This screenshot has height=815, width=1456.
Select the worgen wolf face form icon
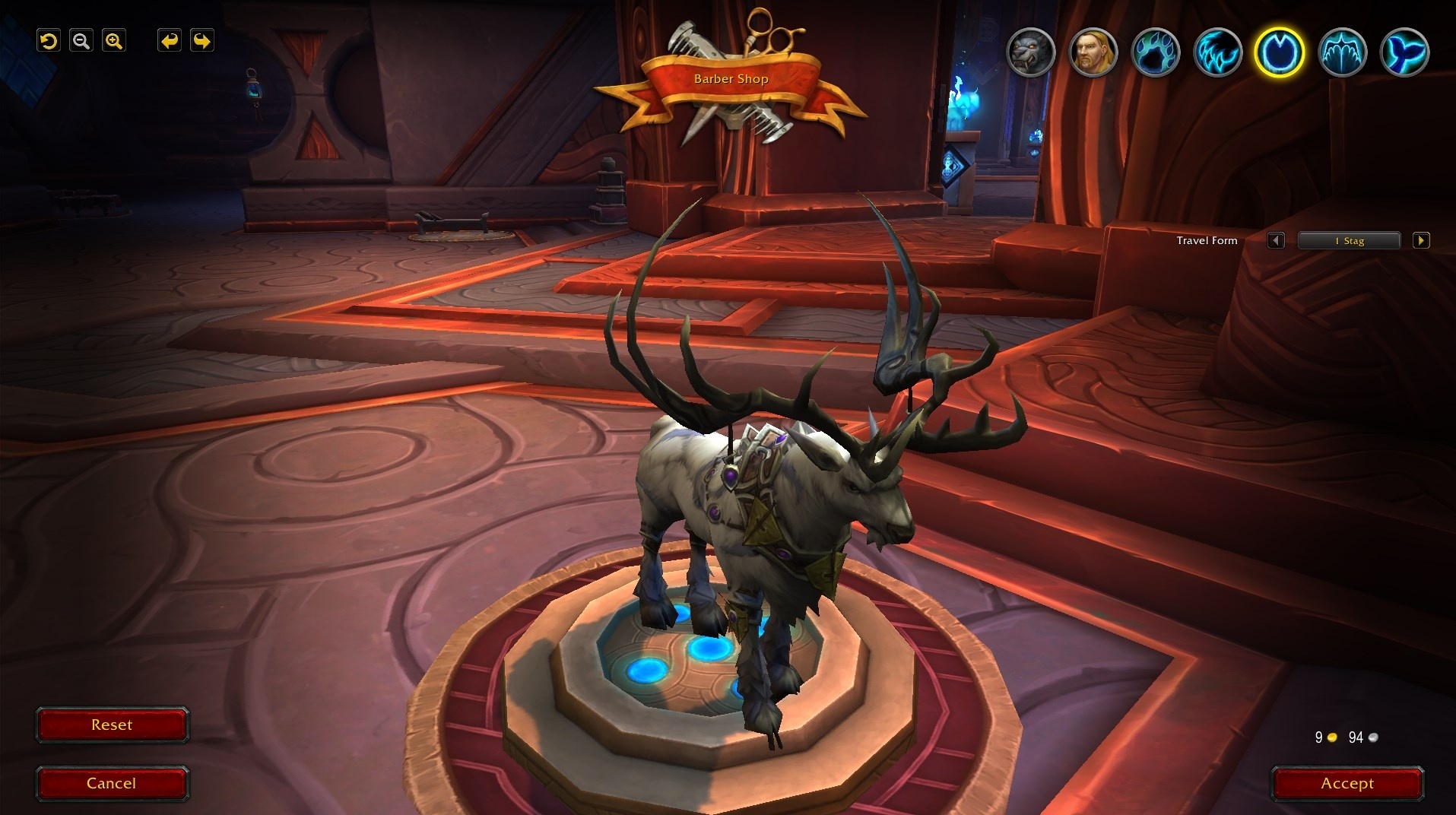[1031, 52]
